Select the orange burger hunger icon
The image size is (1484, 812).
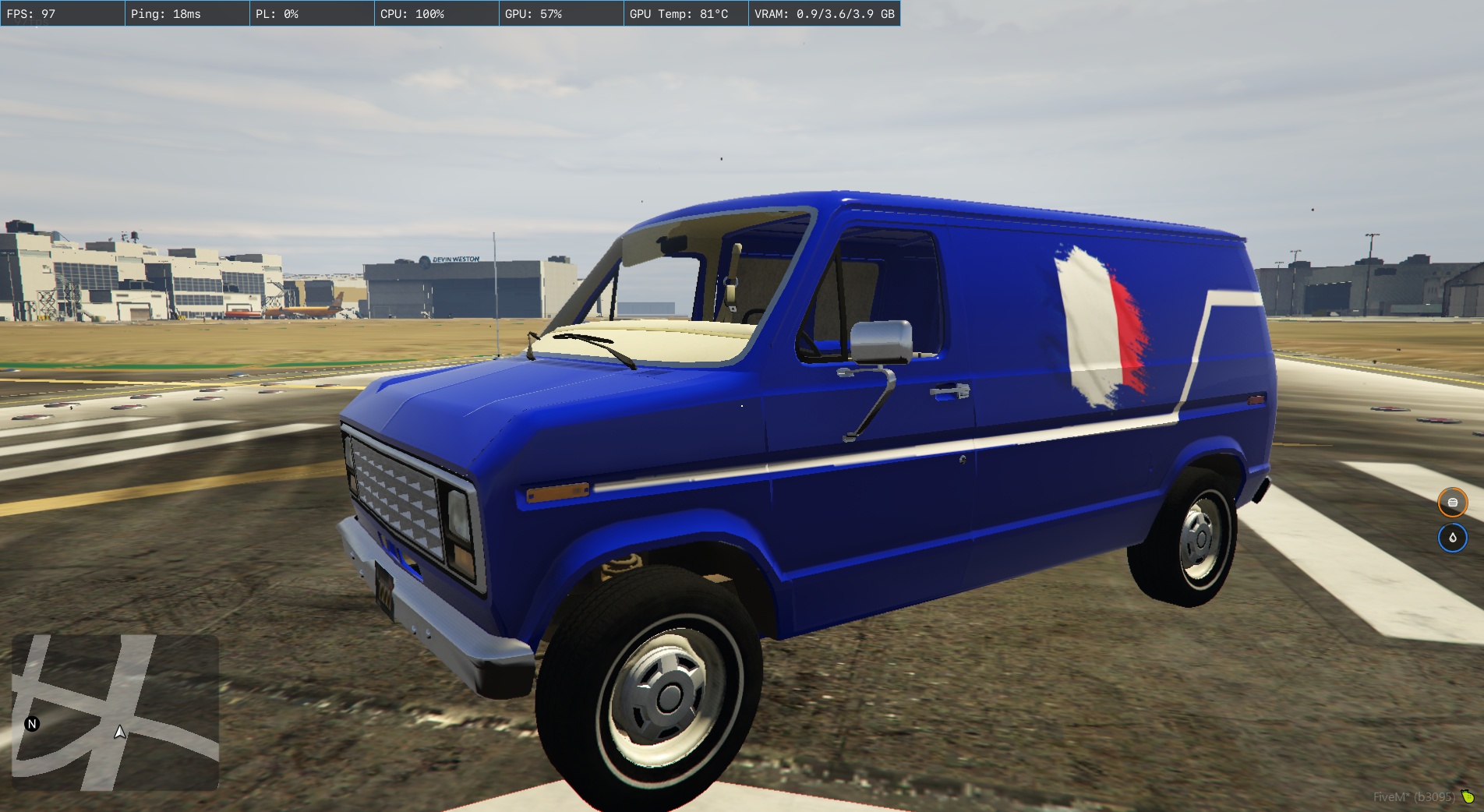coord(1452,503)
